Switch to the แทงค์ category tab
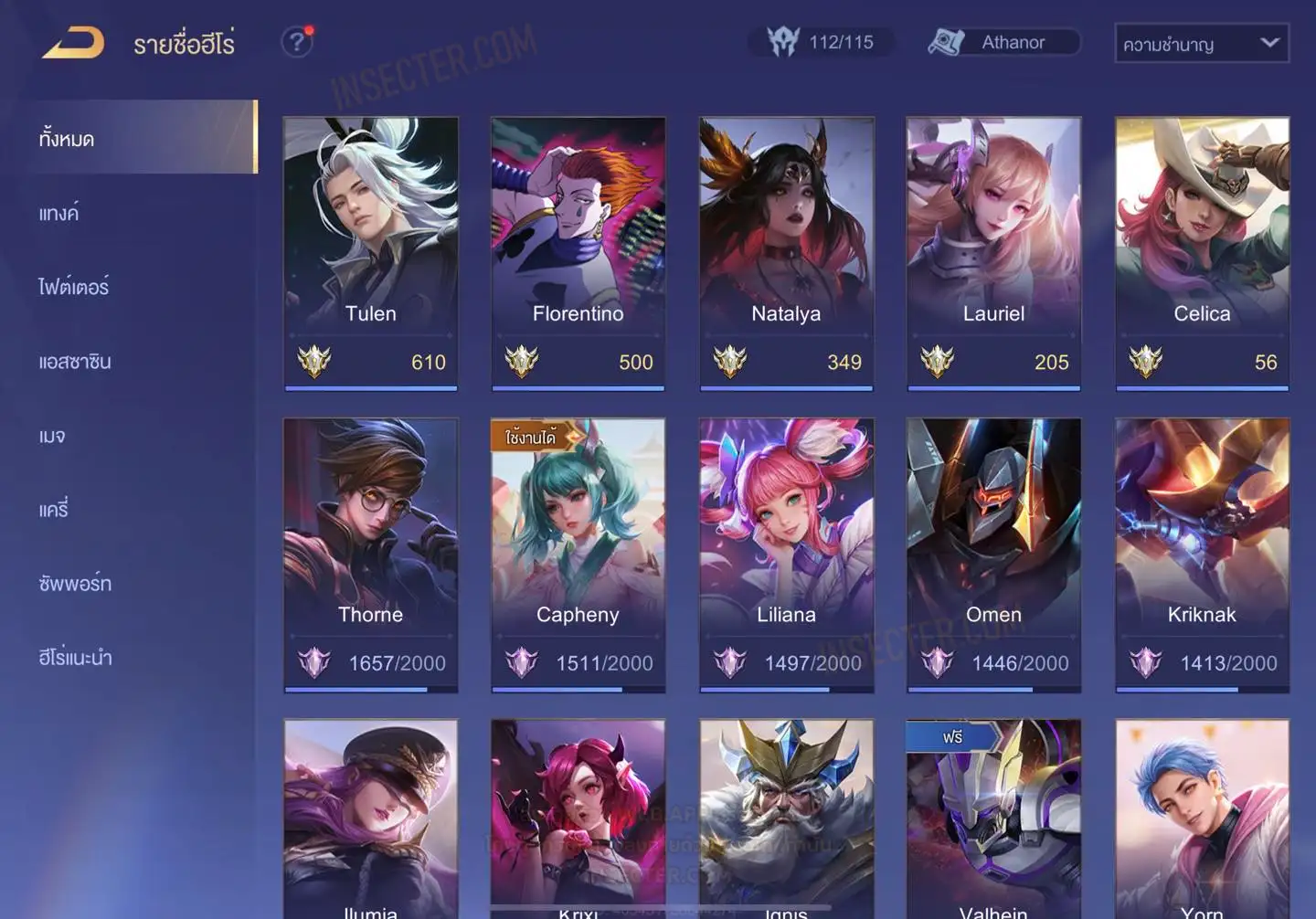 coord(59,214)
